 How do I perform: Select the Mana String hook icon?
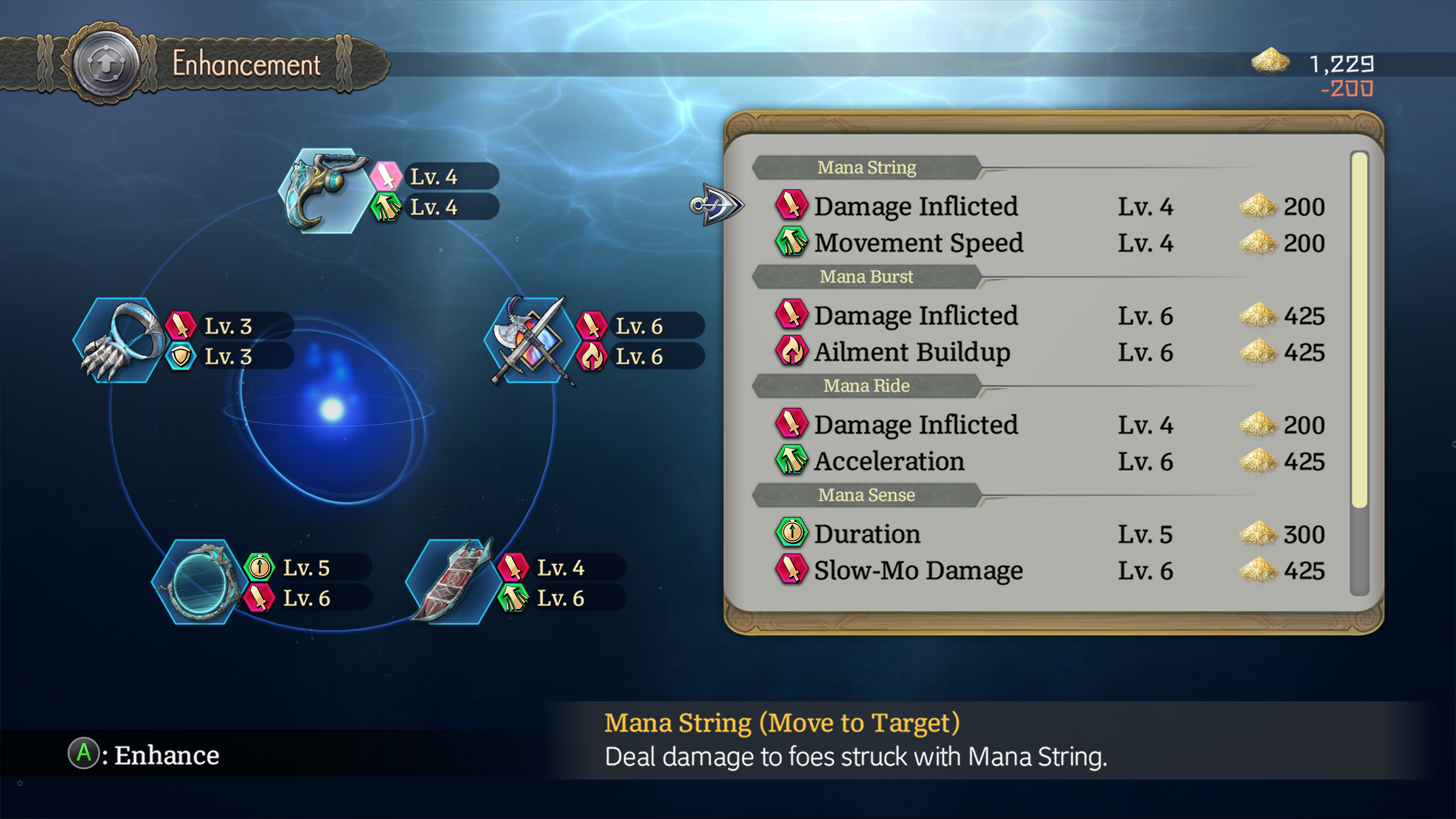coord(324,191)
